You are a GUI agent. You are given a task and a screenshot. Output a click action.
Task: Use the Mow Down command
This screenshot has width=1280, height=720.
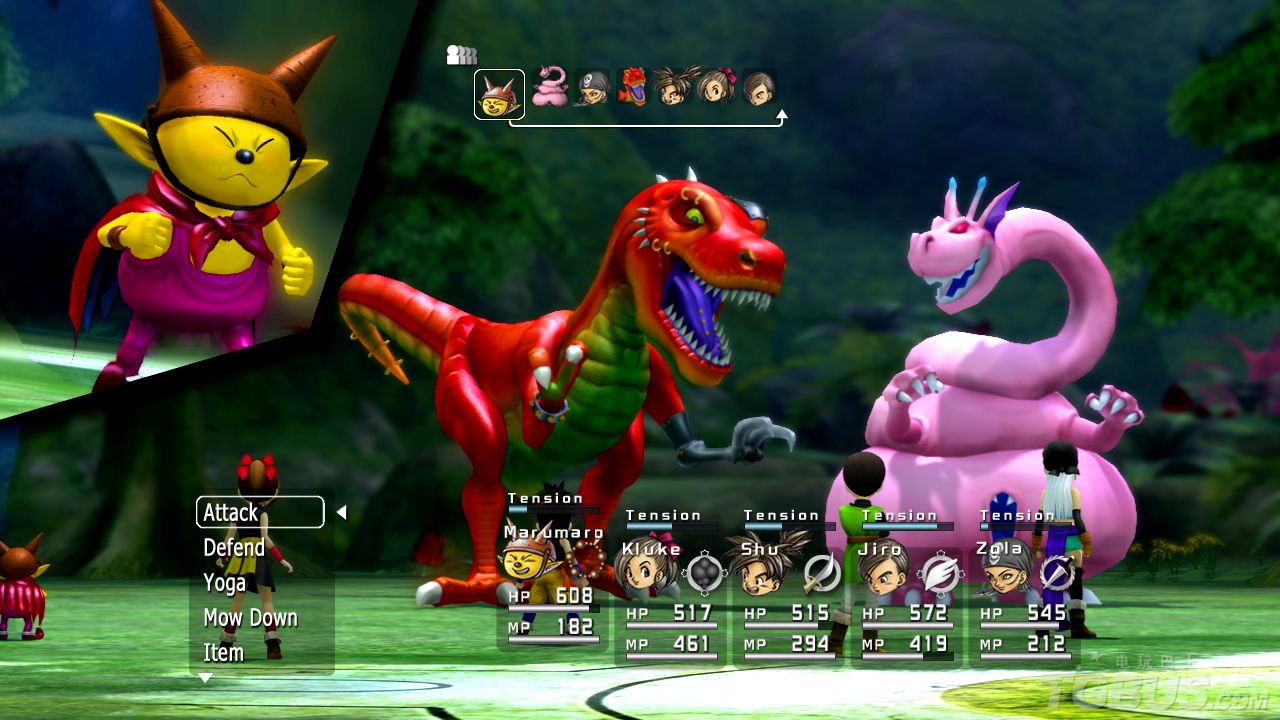coord(250,618)
